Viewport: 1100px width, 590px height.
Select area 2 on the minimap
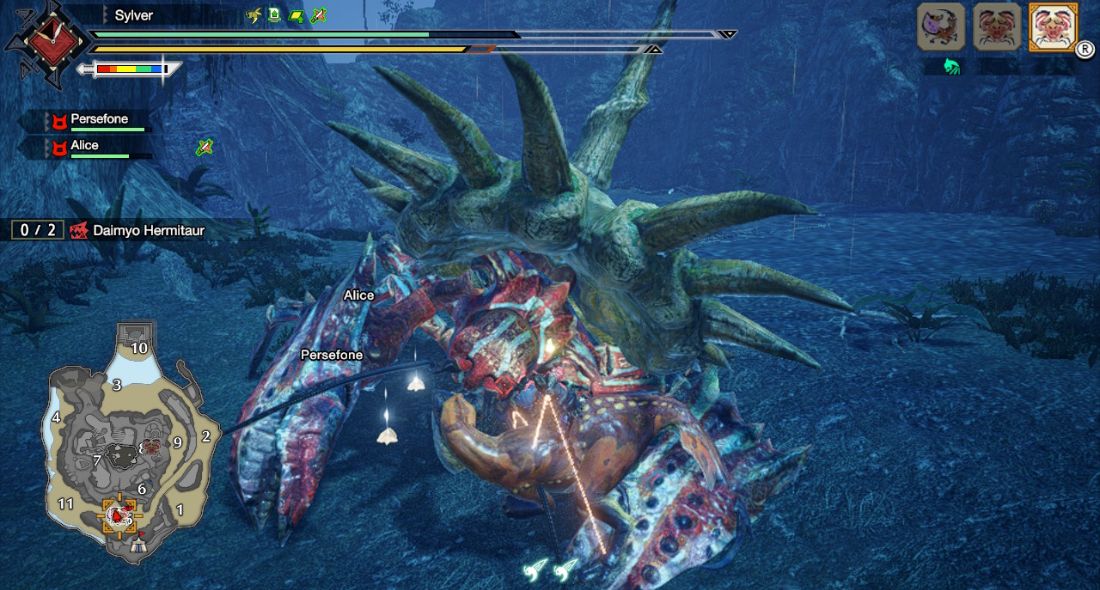[x=206, y=436]
